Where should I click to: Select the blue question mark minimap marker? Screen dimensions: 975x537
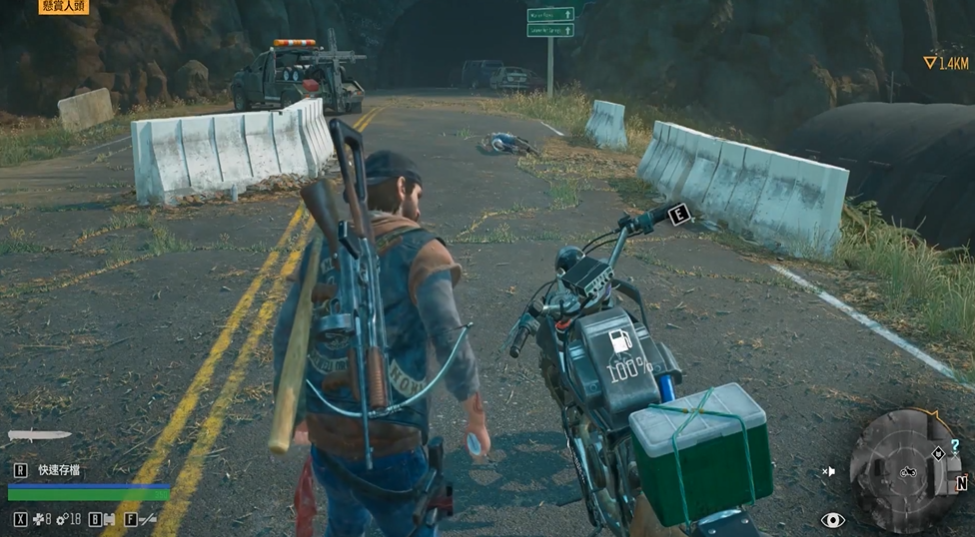[956, 445]
